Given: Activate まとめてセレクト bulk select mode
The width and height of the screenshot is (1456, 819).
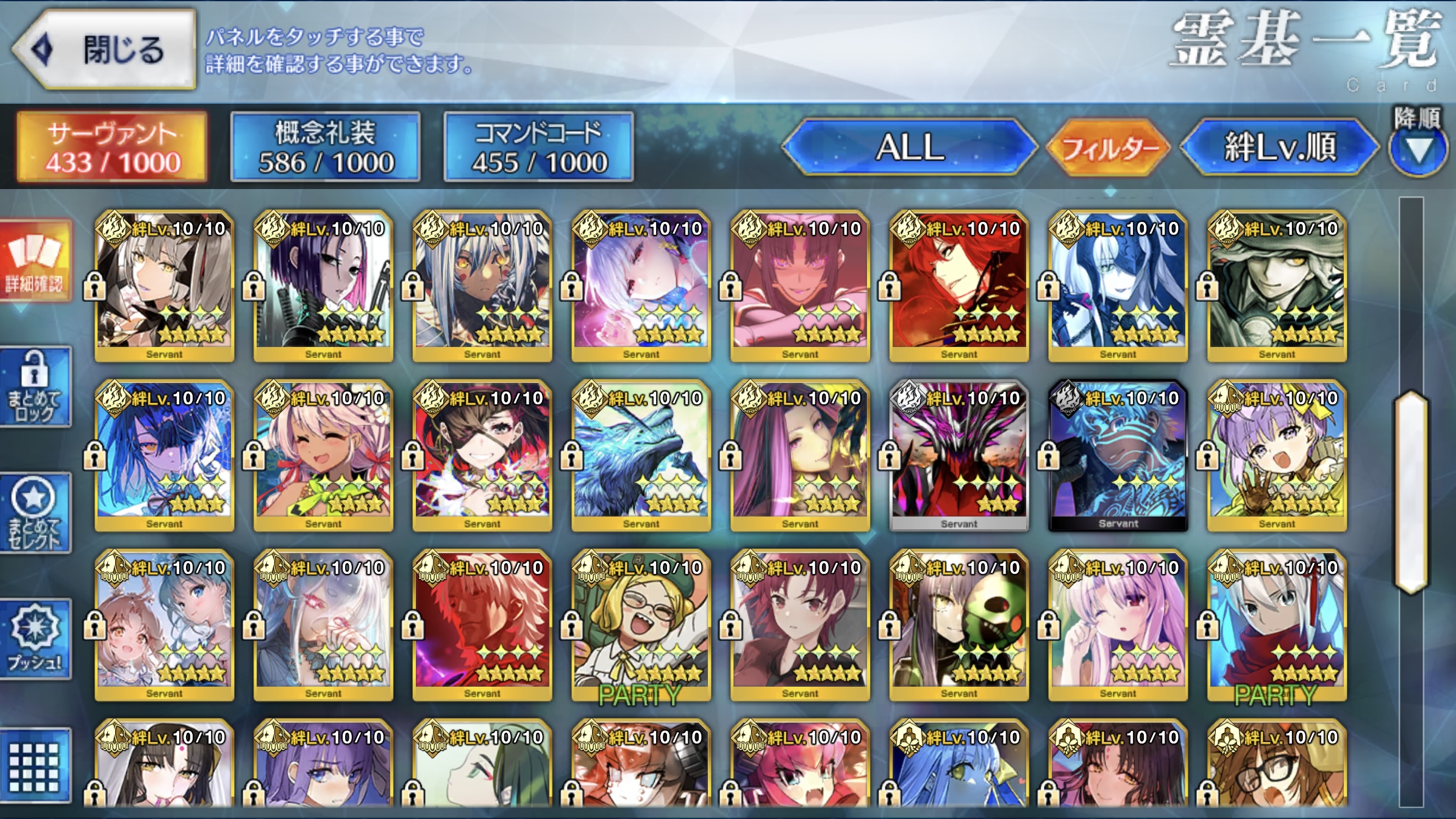Looking at the screenshot, I should [x=35, y=513].
